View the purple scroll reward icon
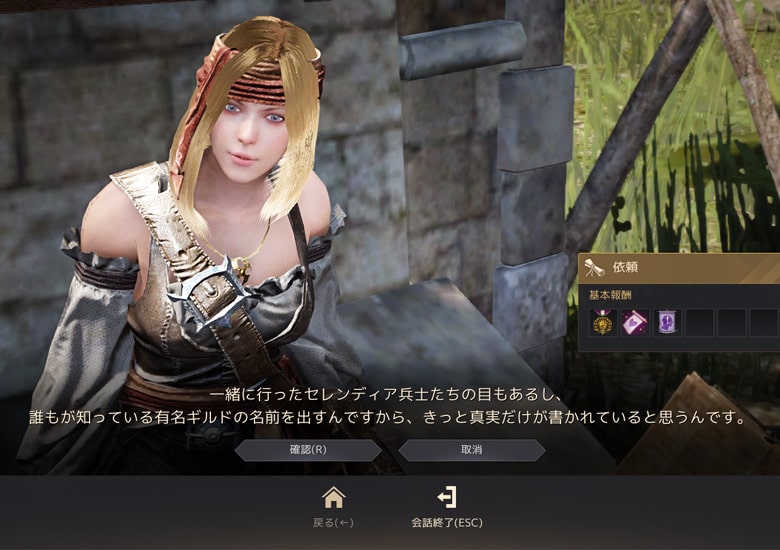This screenshot has height=550, width=780. coord(666,323)
